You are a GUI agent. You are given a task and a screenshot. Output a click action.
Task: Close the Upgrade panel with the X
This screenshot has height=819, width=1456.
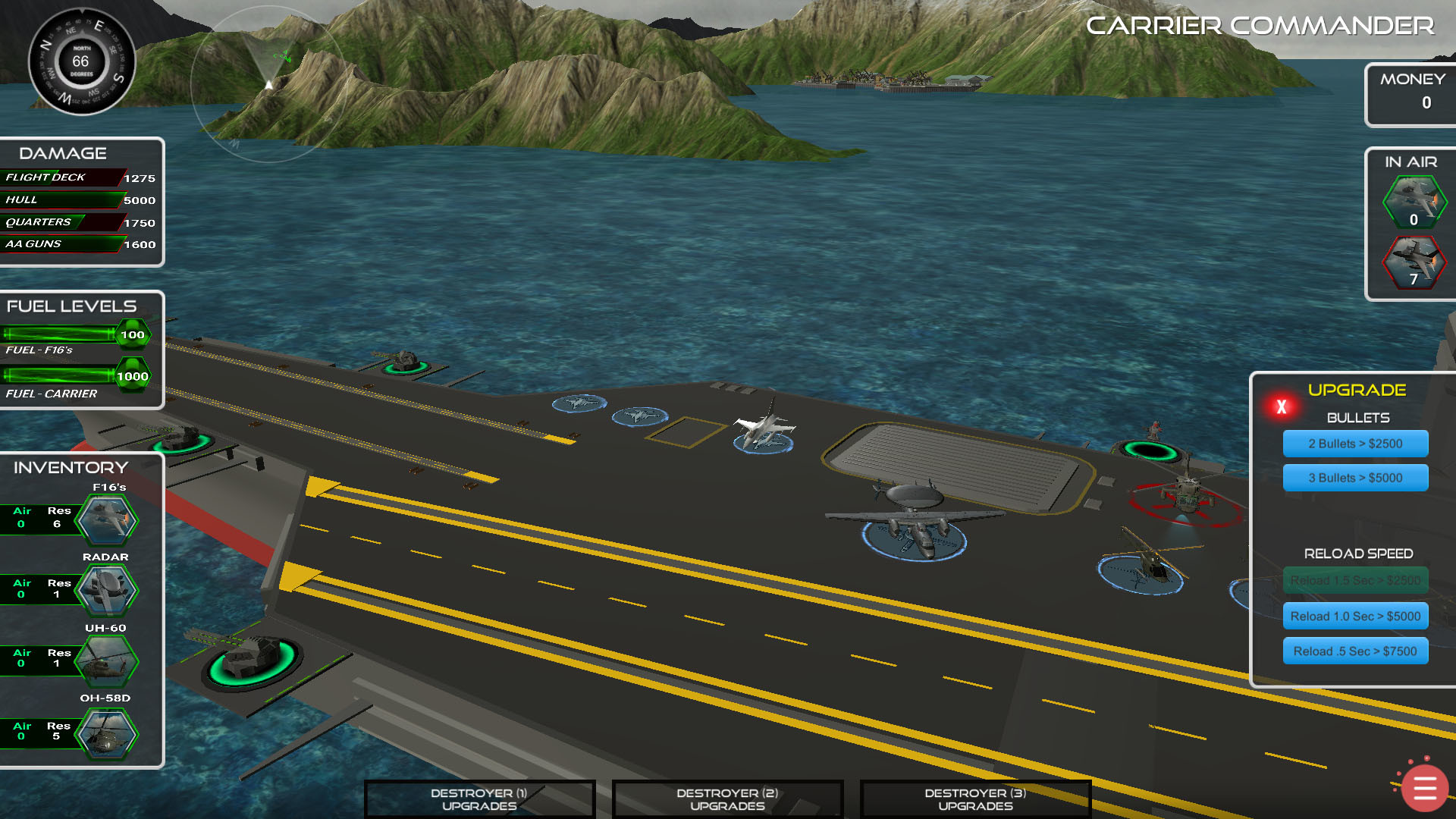pyautogui.click(x=1282, y=406)
